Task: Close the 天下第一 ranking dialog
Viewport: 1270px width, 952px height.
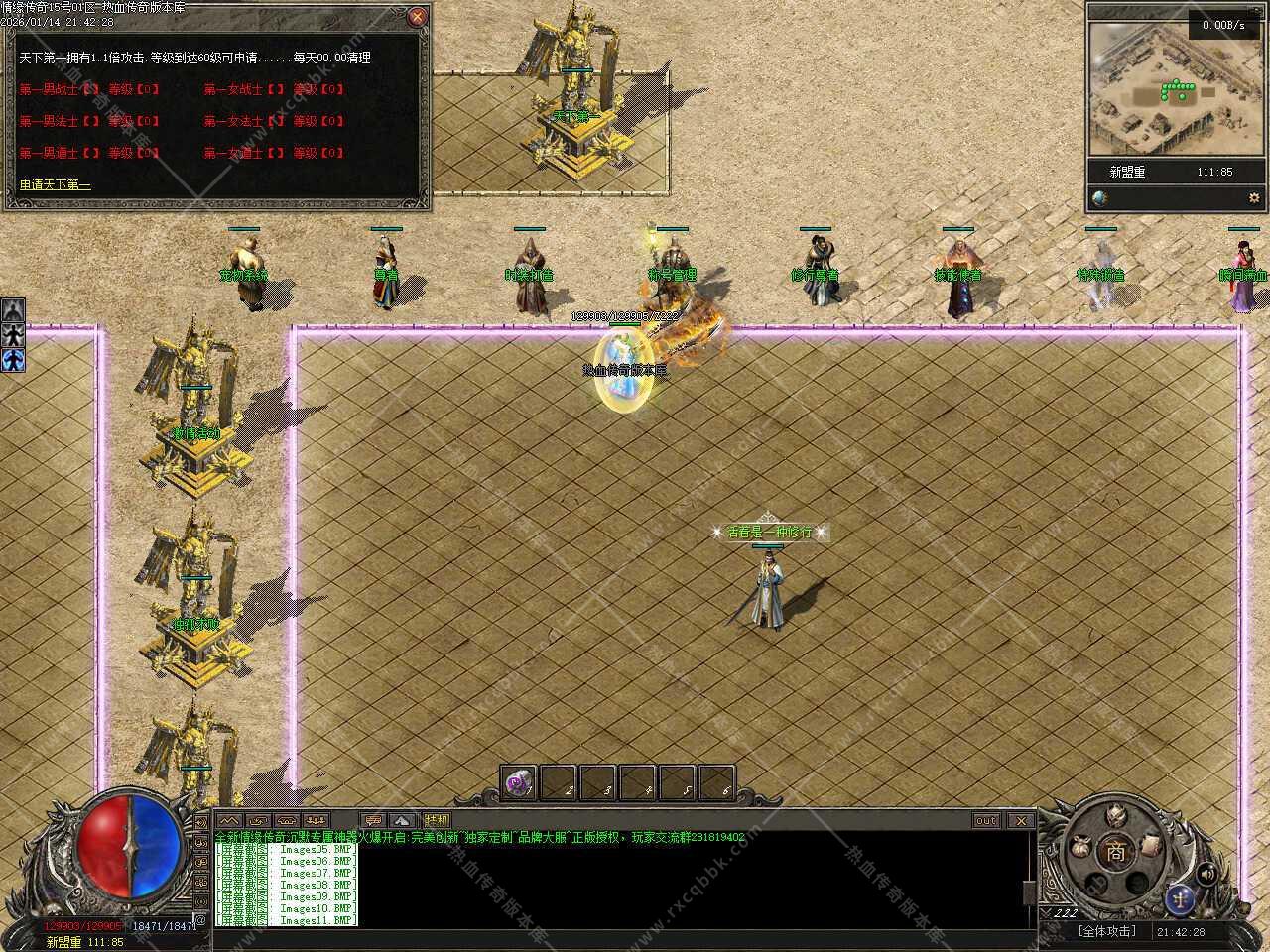Action: tap(418, 17)
